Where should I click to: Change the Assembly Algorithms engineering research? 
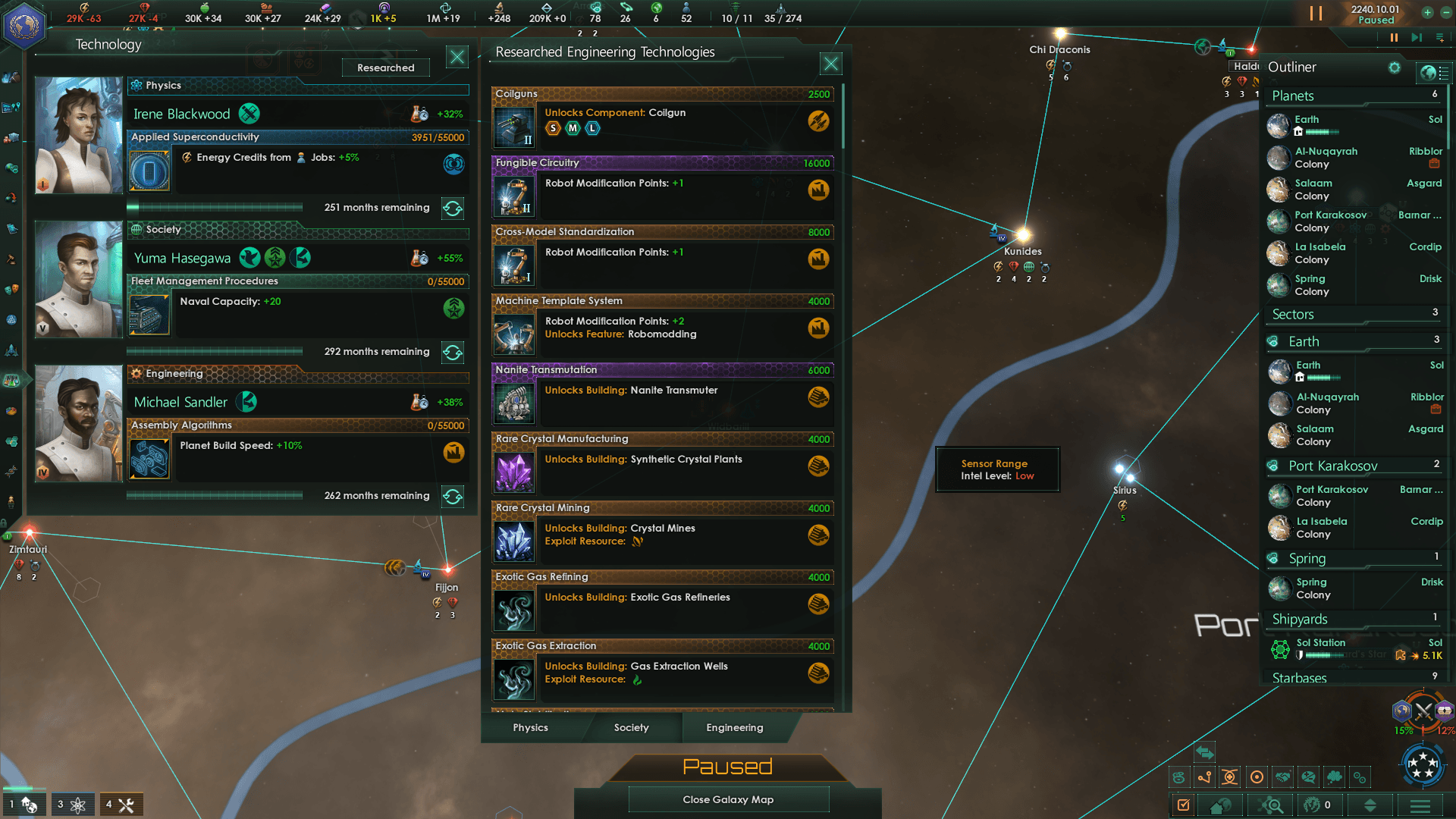(x=453, y=496)
